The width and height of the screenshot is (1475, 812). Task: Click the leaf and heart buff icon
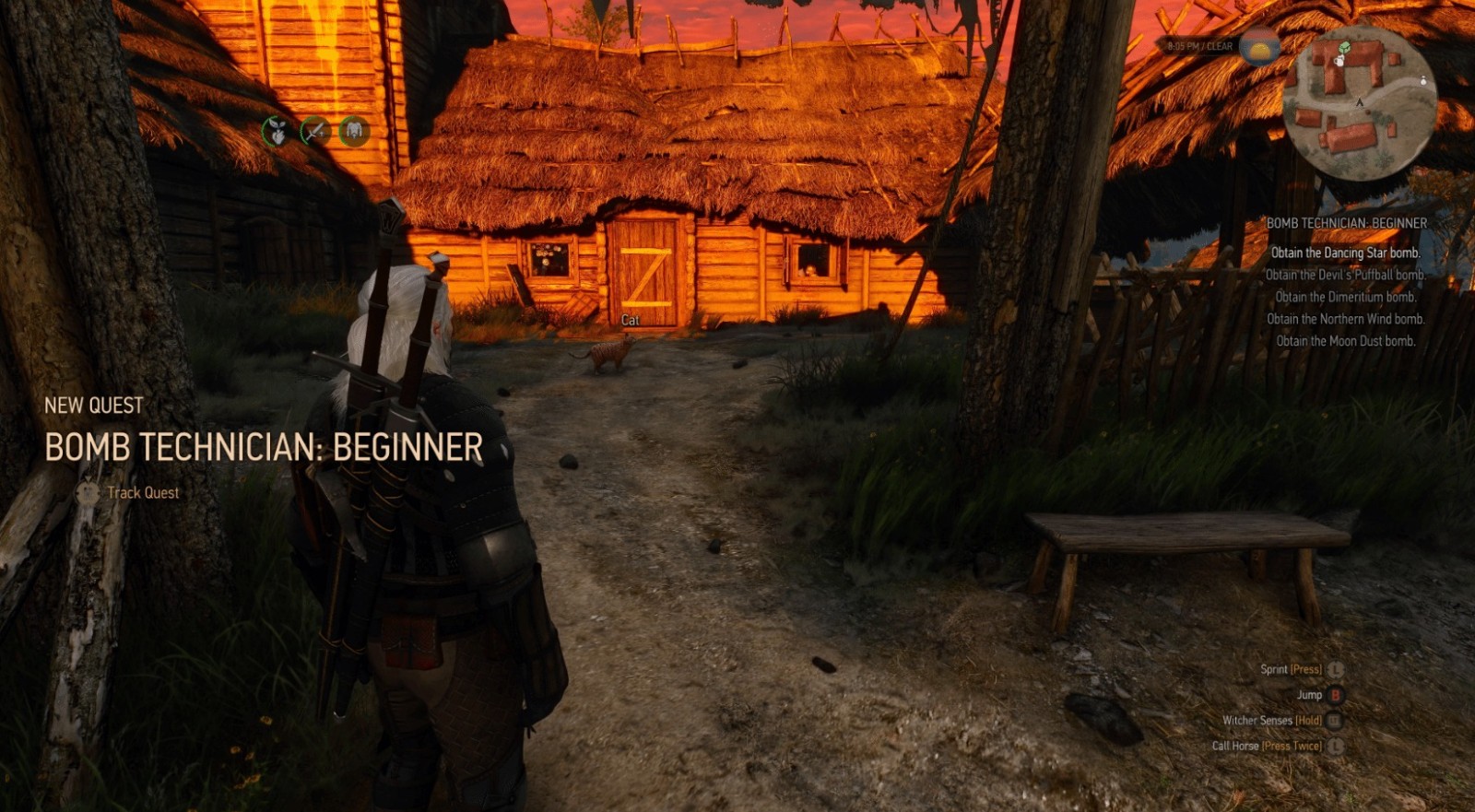(x=276, y=132)
